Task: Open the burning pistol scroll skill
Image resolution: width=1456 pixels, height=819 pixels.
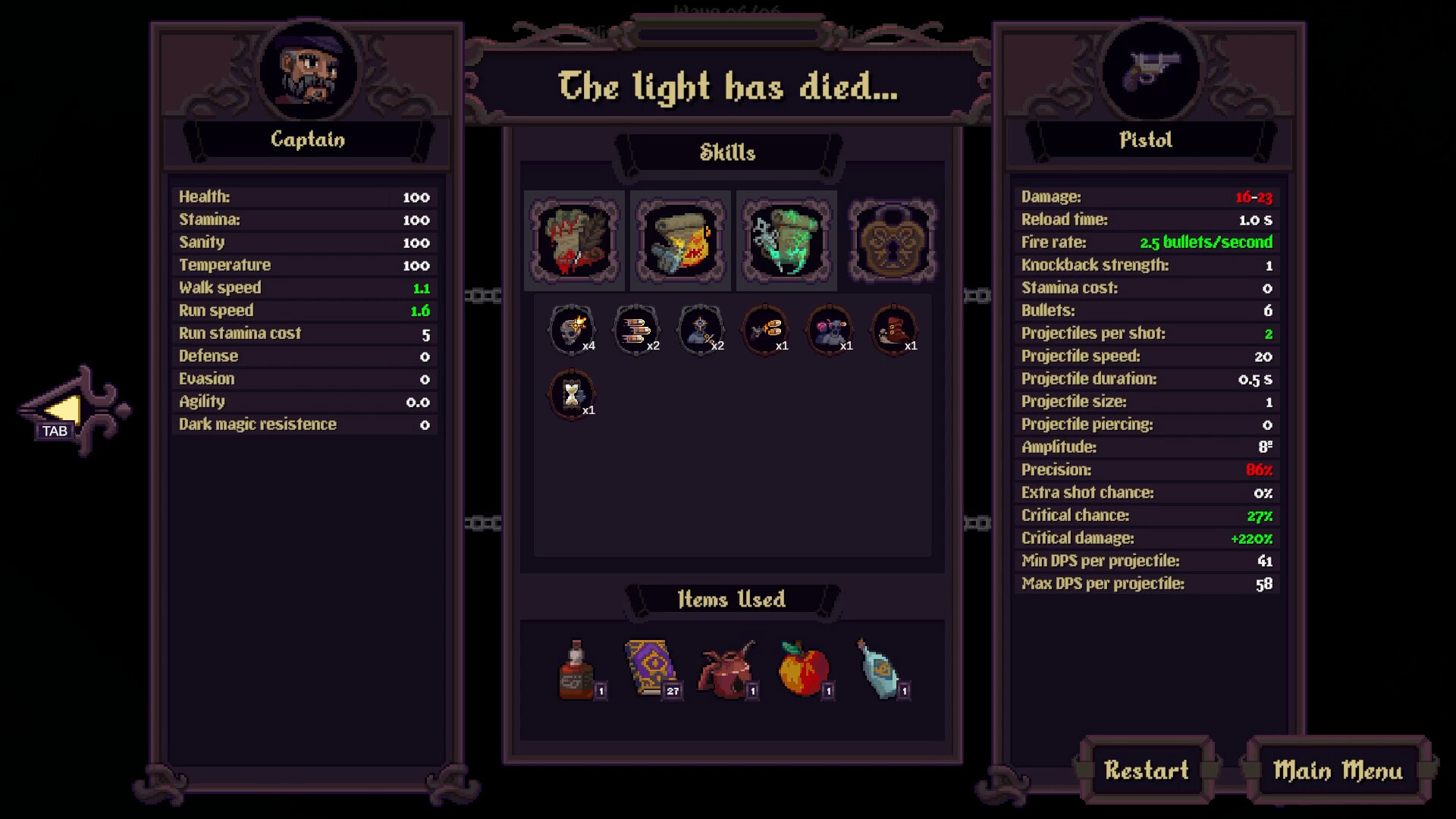Action: (x=680, y=240)
